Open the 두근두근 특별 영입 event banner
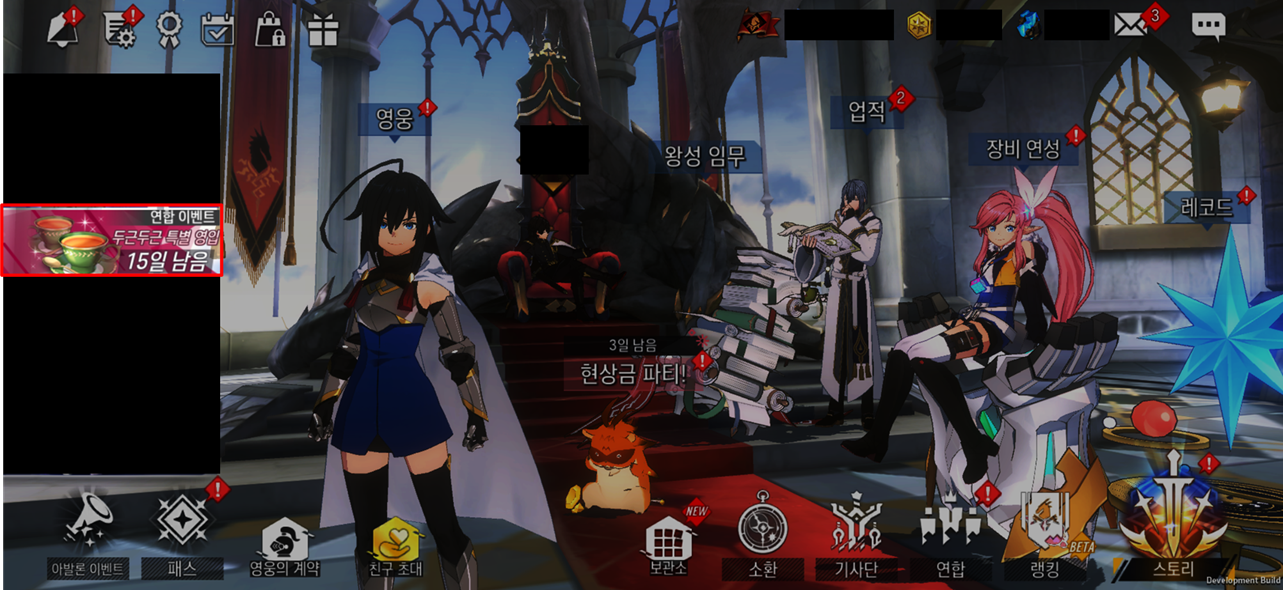1283x590 pixels. coord(112,241)
